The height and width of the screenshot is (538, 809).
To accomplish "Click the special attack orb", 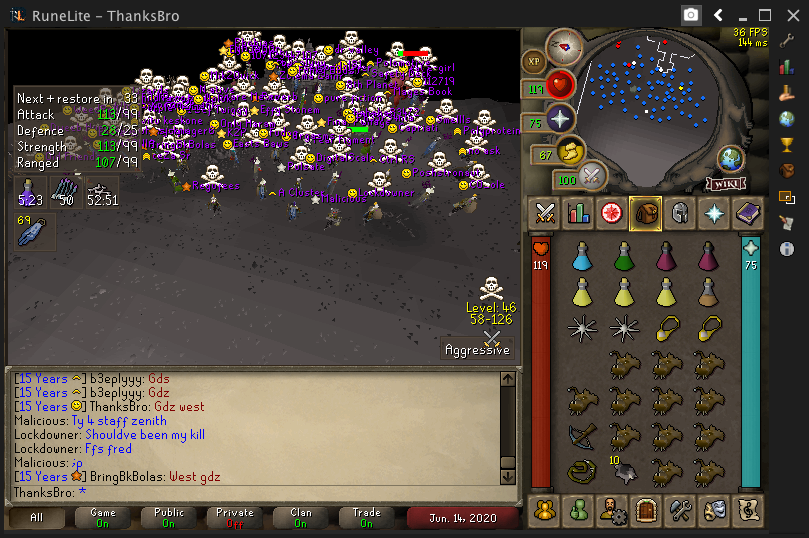I will point(593,176).
